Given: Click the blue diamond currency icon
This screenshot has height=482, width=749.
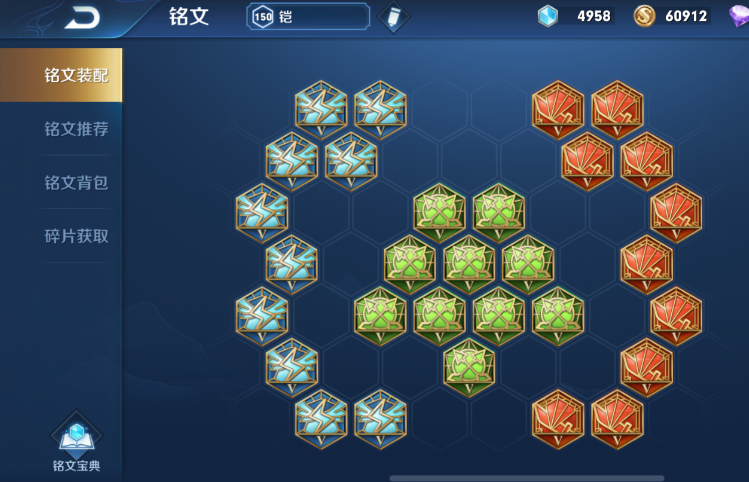Looking at the screenshot, I should coord(547,16).
